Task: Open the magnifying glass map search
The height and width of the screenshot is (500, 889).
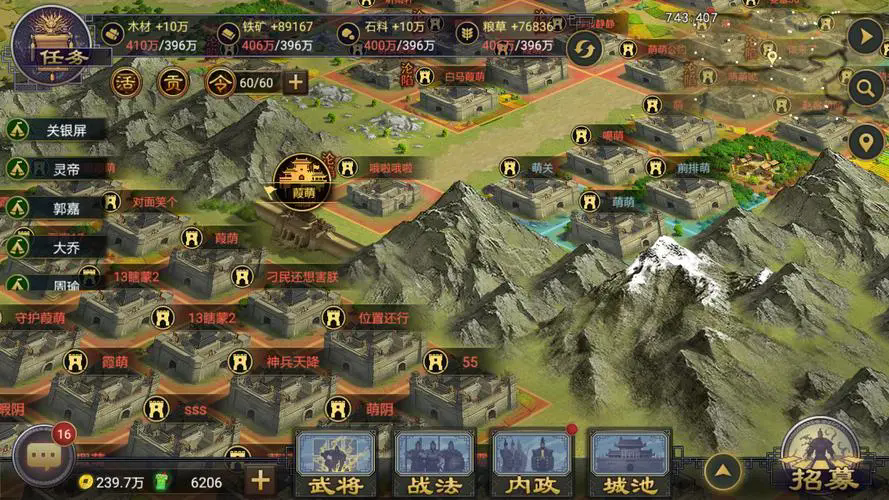Action: point(864,88)
